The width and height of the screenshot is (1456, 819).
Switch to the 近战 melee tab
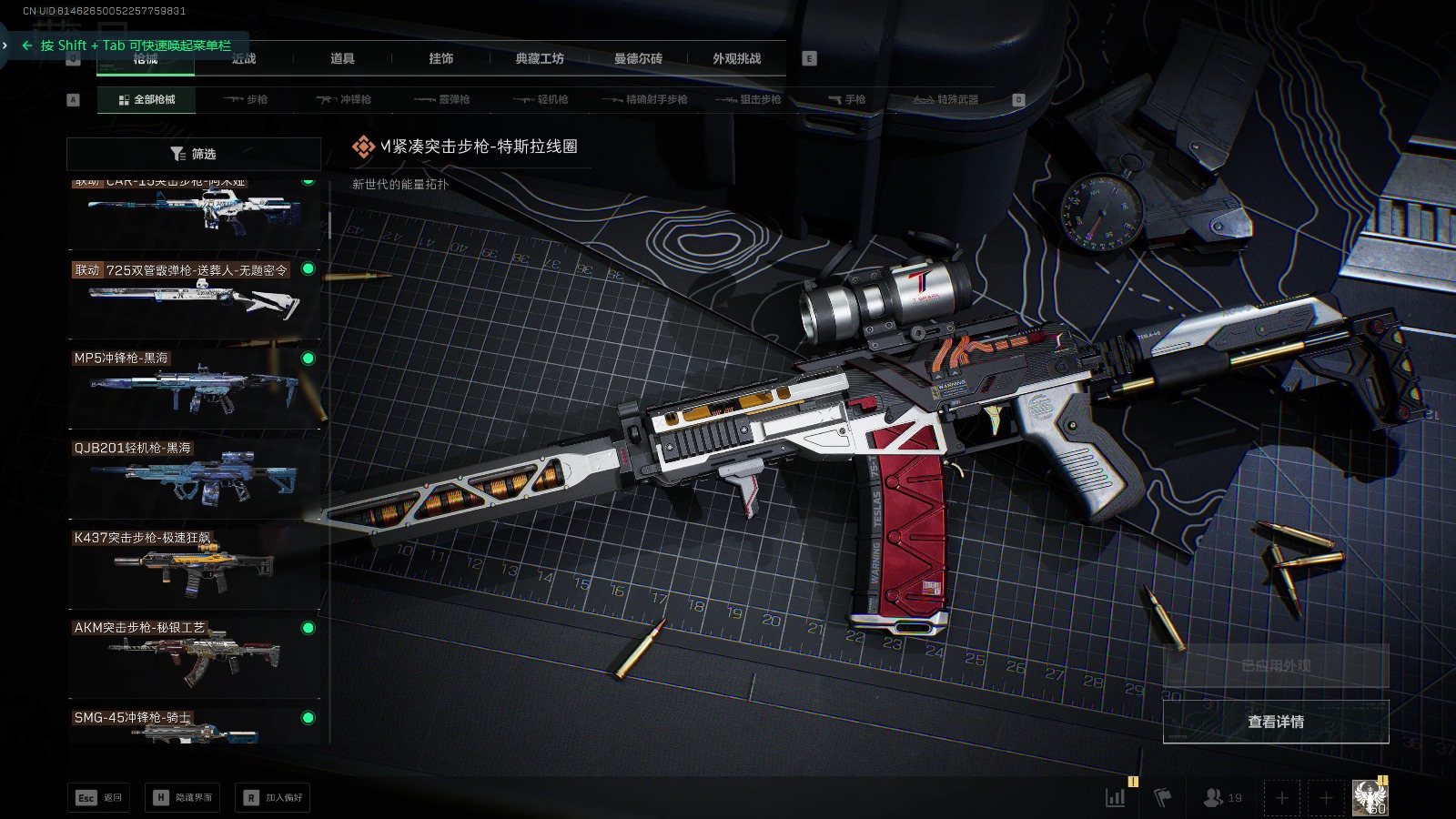pyautogui.click(x=244, y=59)
